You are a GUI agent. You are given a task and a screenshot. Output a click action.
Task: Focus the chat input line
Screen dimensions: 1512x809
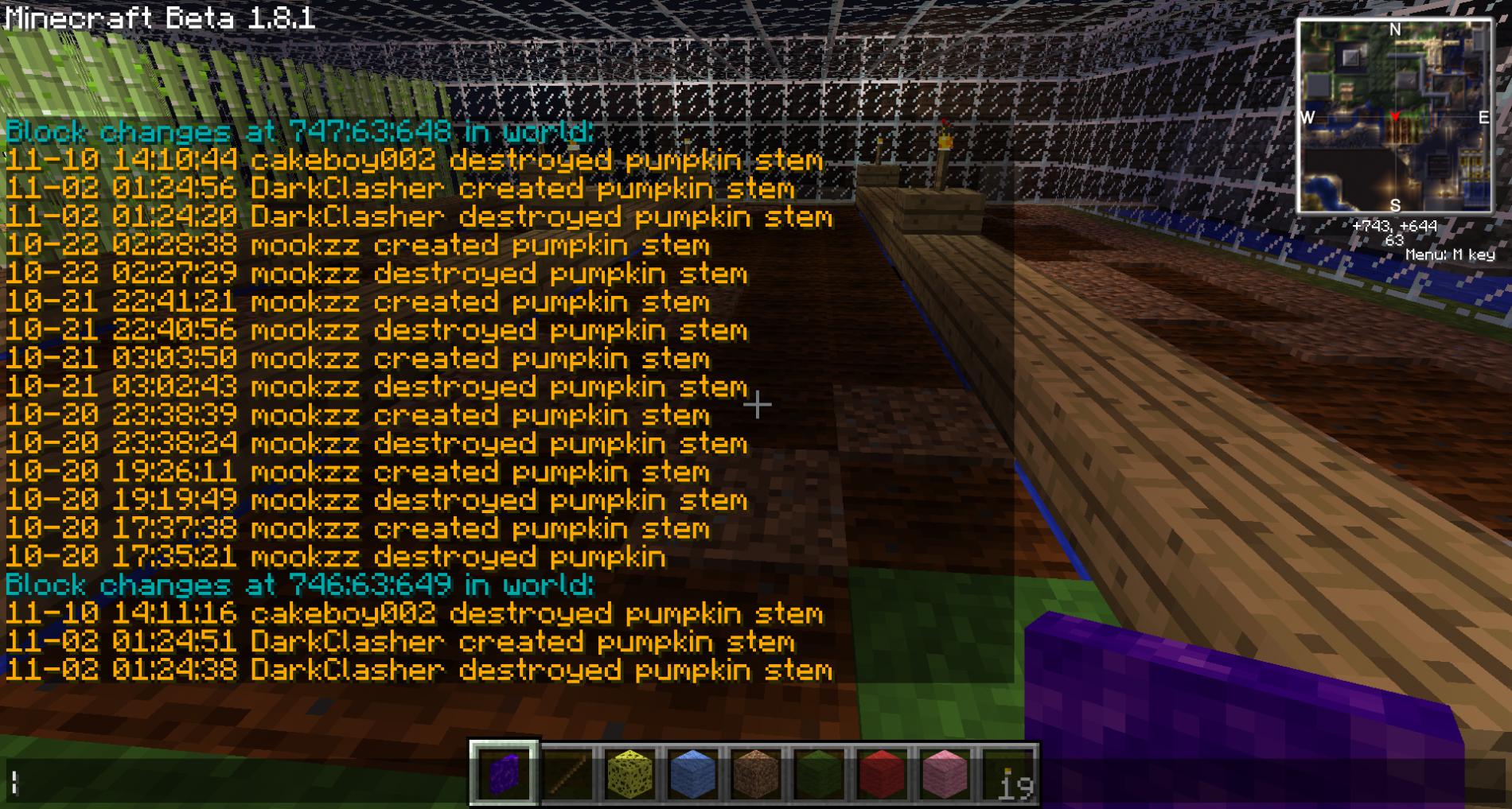tap(239, 783)
